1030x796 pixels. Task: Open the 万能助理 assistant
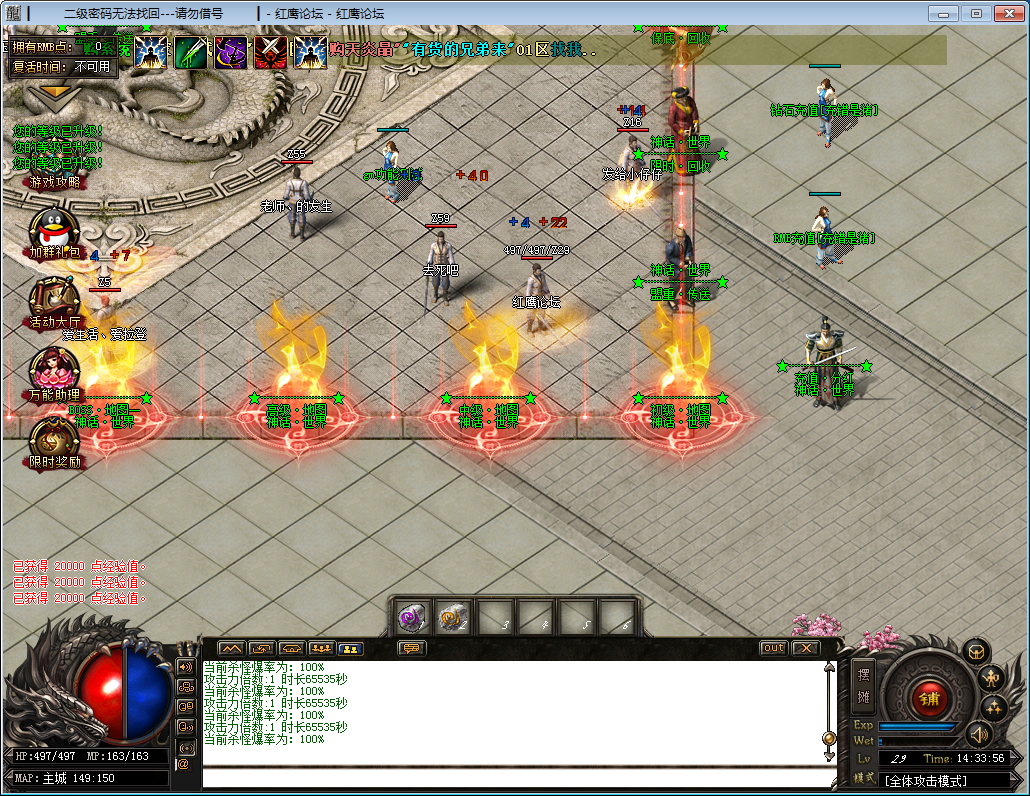54,372
